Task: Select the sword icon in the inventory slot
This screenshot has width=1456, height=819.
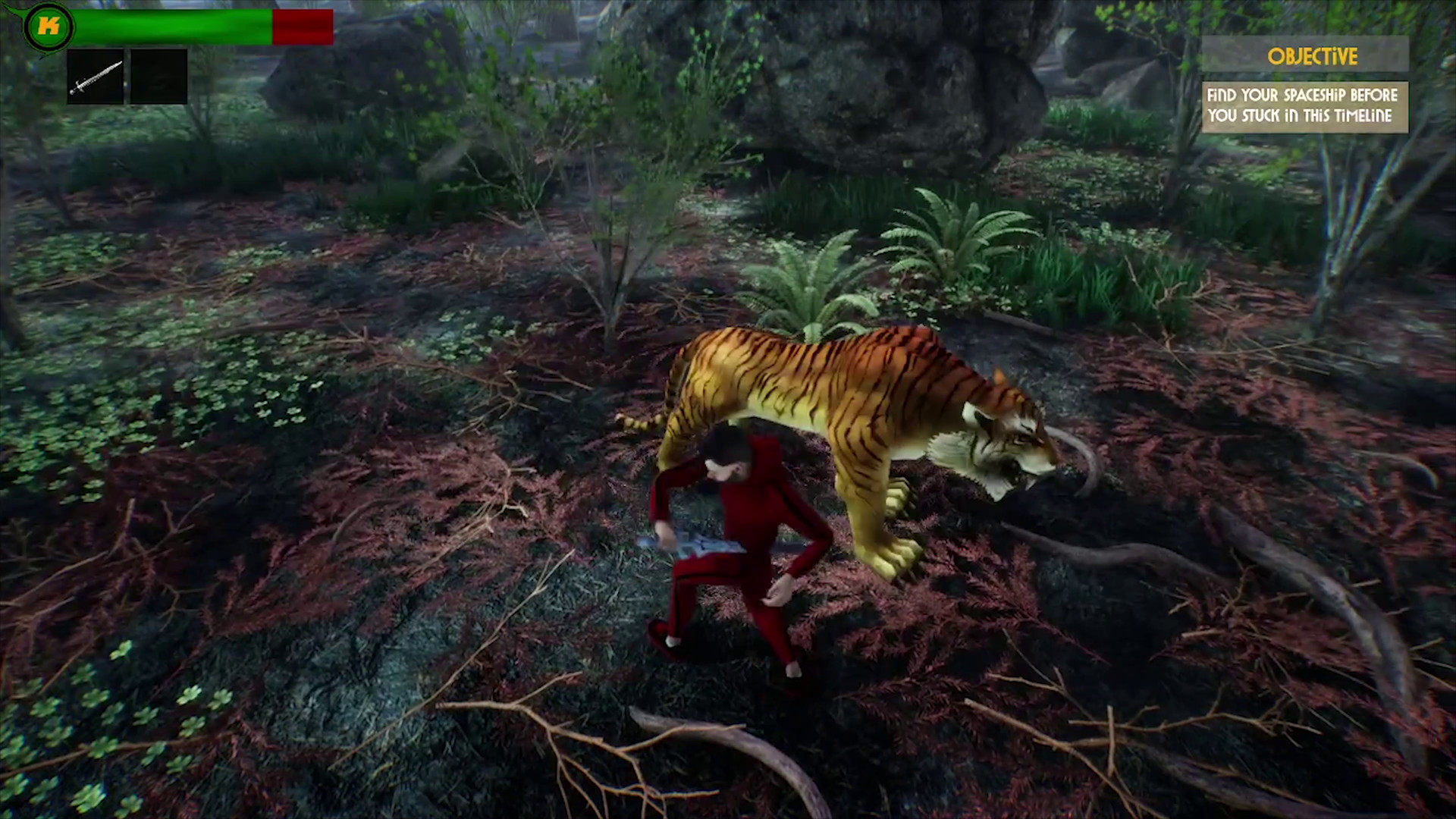Action: pos(94,76)
